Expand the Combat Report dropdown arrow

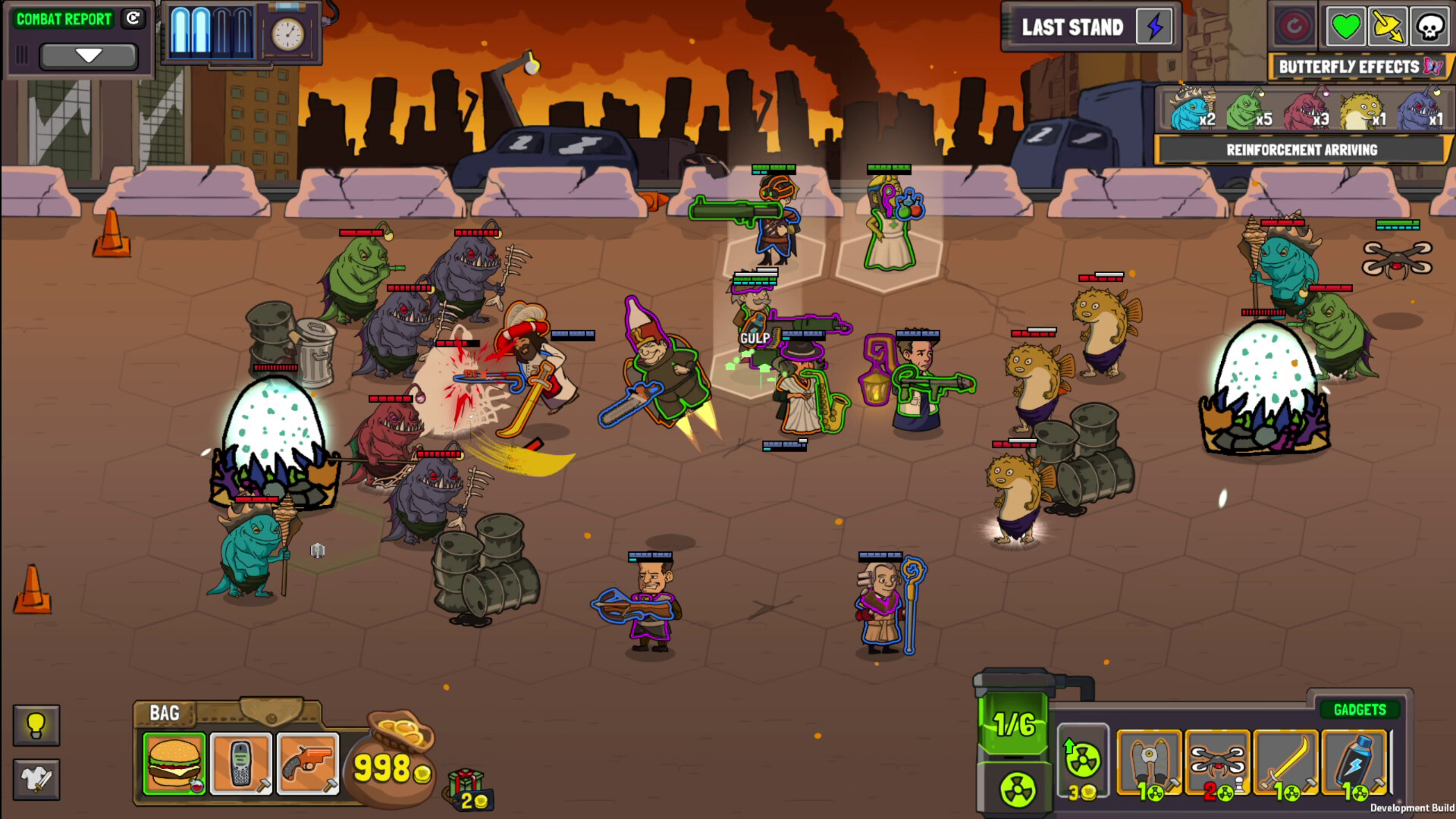pos(89,55)
